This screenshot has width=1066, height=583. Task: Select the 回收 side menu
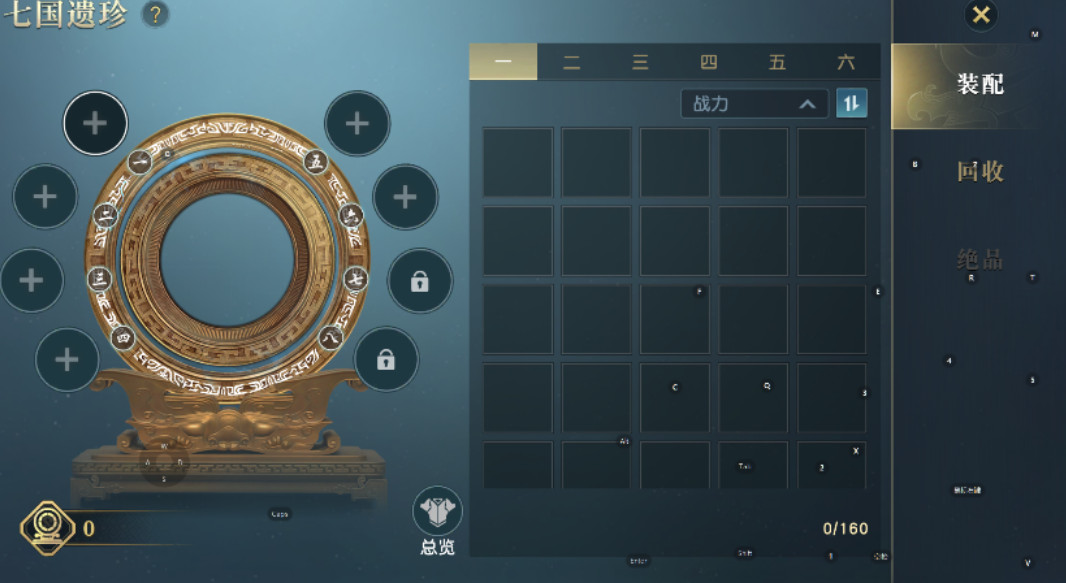(x=979, y=171)
